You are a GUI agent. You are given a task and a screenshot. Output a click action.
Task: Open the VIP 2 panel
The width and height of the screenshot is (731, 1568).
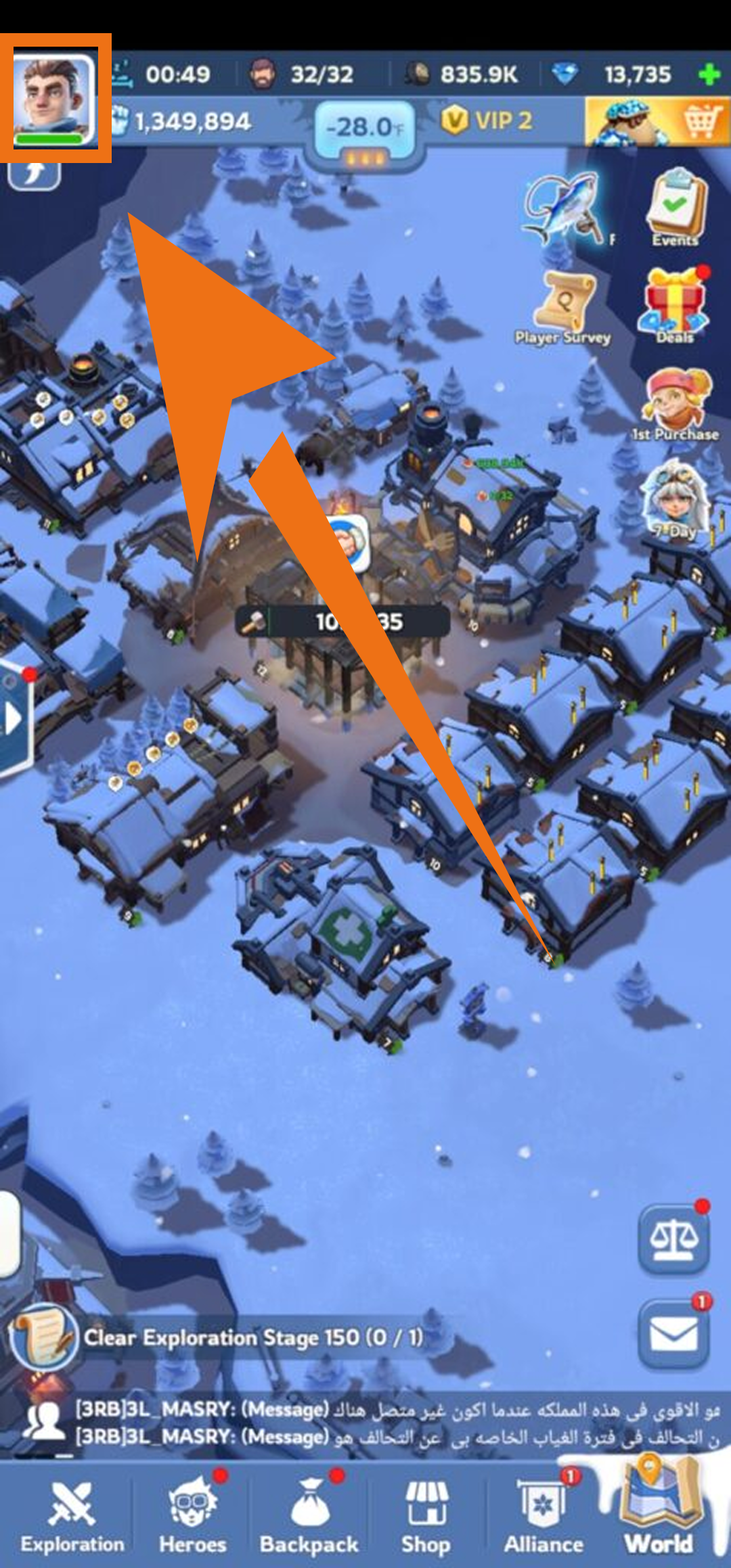[487, 121]
